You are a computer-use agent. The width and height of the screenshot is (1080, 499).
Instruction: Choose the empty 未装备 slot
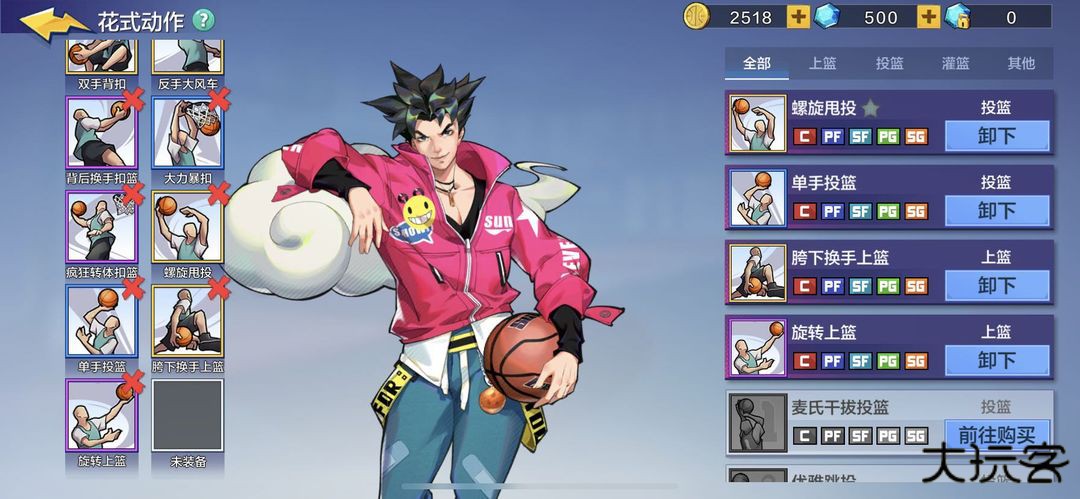[187, 415]
